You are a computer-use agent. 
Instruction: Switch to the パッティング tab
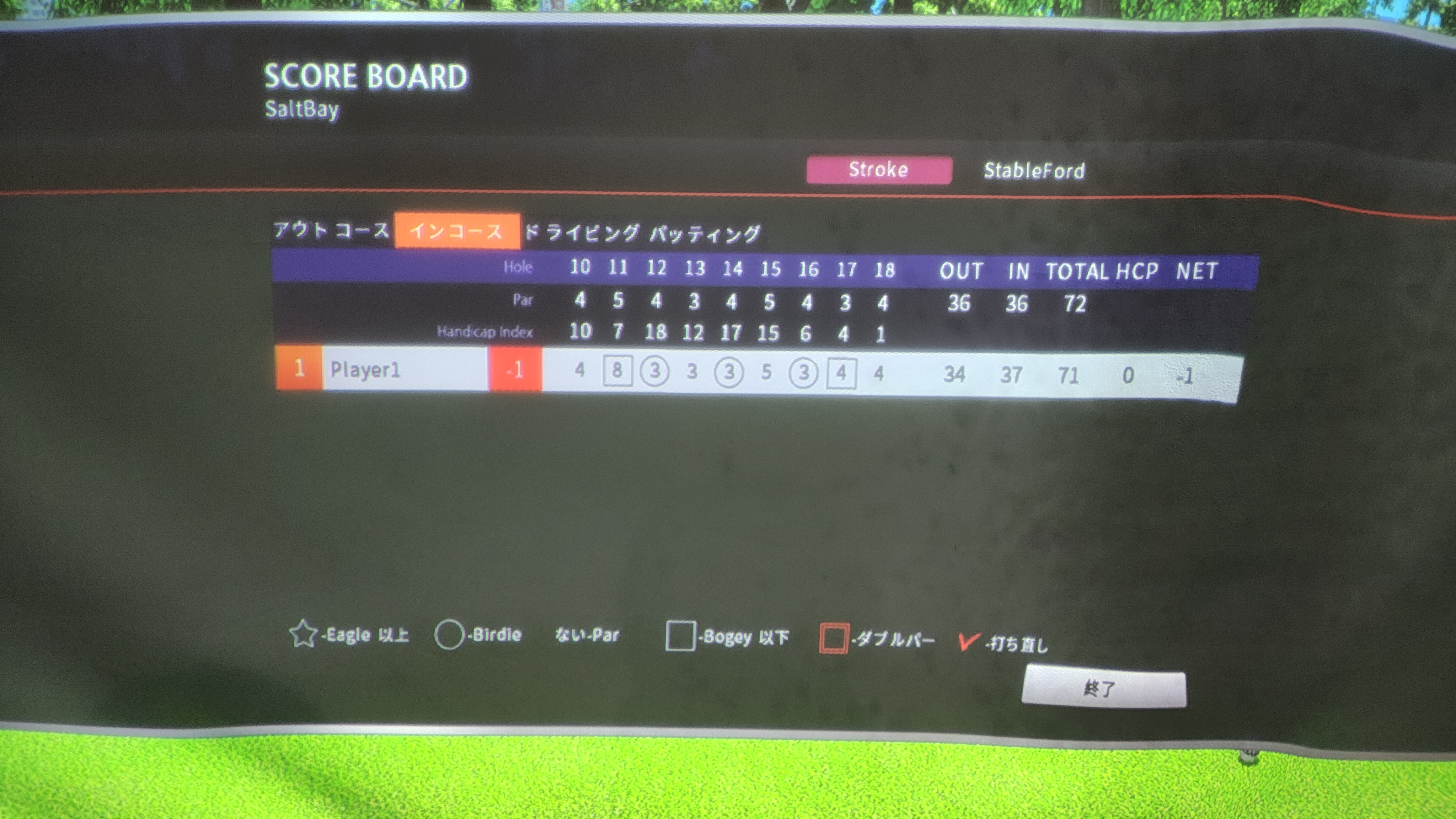[705, 234]
